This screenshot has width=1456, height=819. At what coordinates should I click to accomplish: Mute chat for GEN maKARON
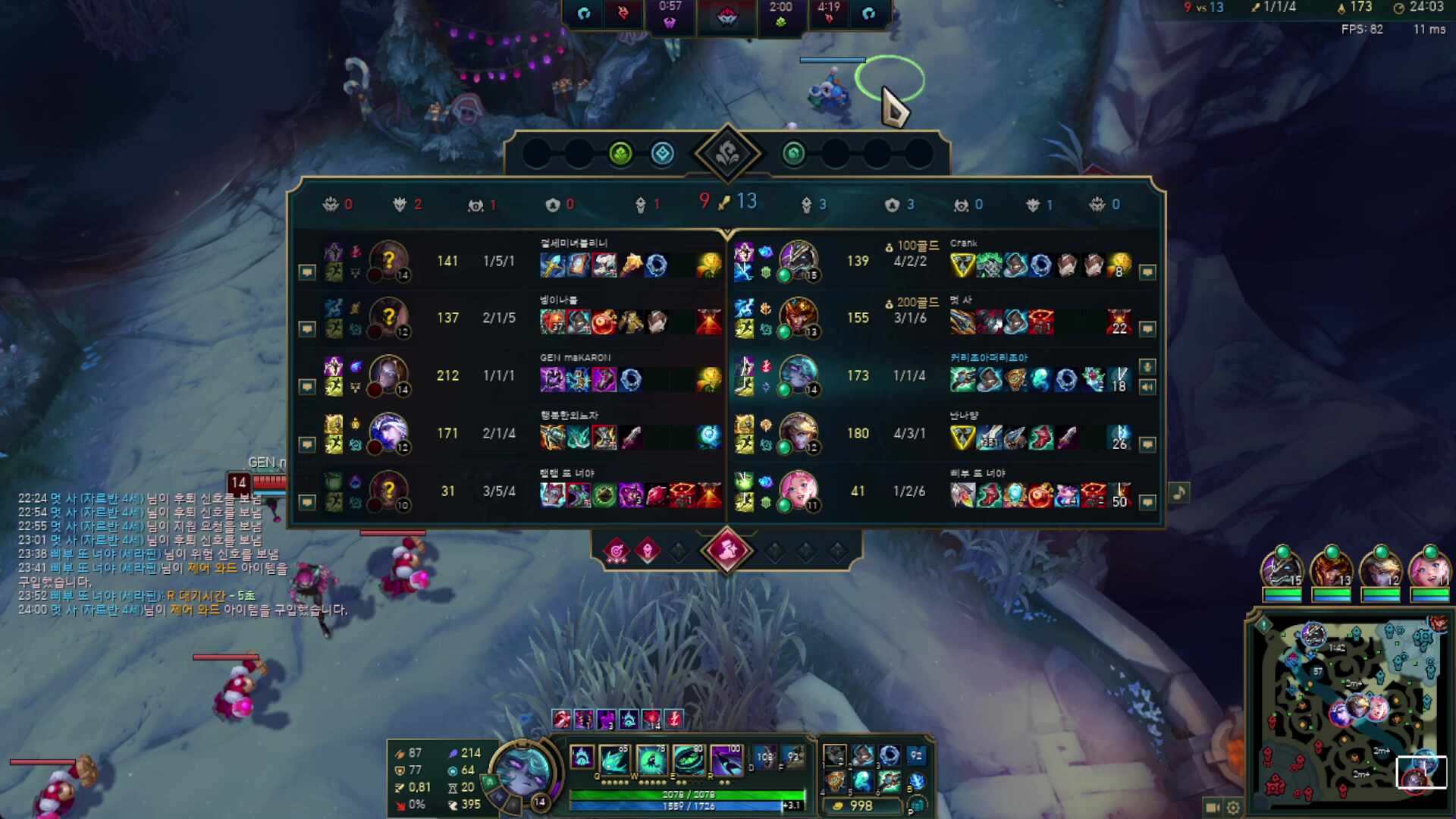pos(306,387)
